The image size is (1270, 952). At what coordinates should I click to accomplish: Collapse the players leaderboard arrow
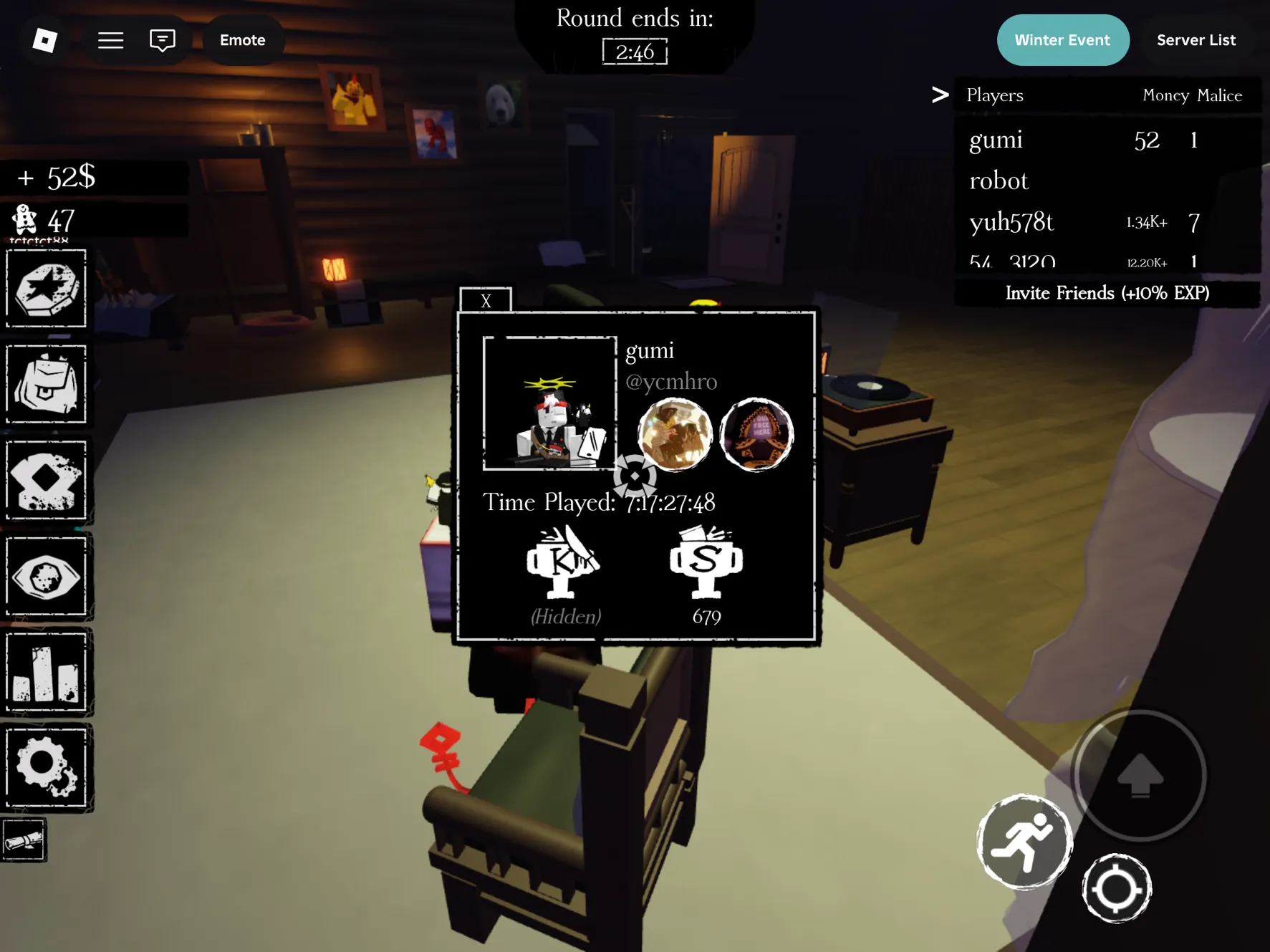pos(940,95)
